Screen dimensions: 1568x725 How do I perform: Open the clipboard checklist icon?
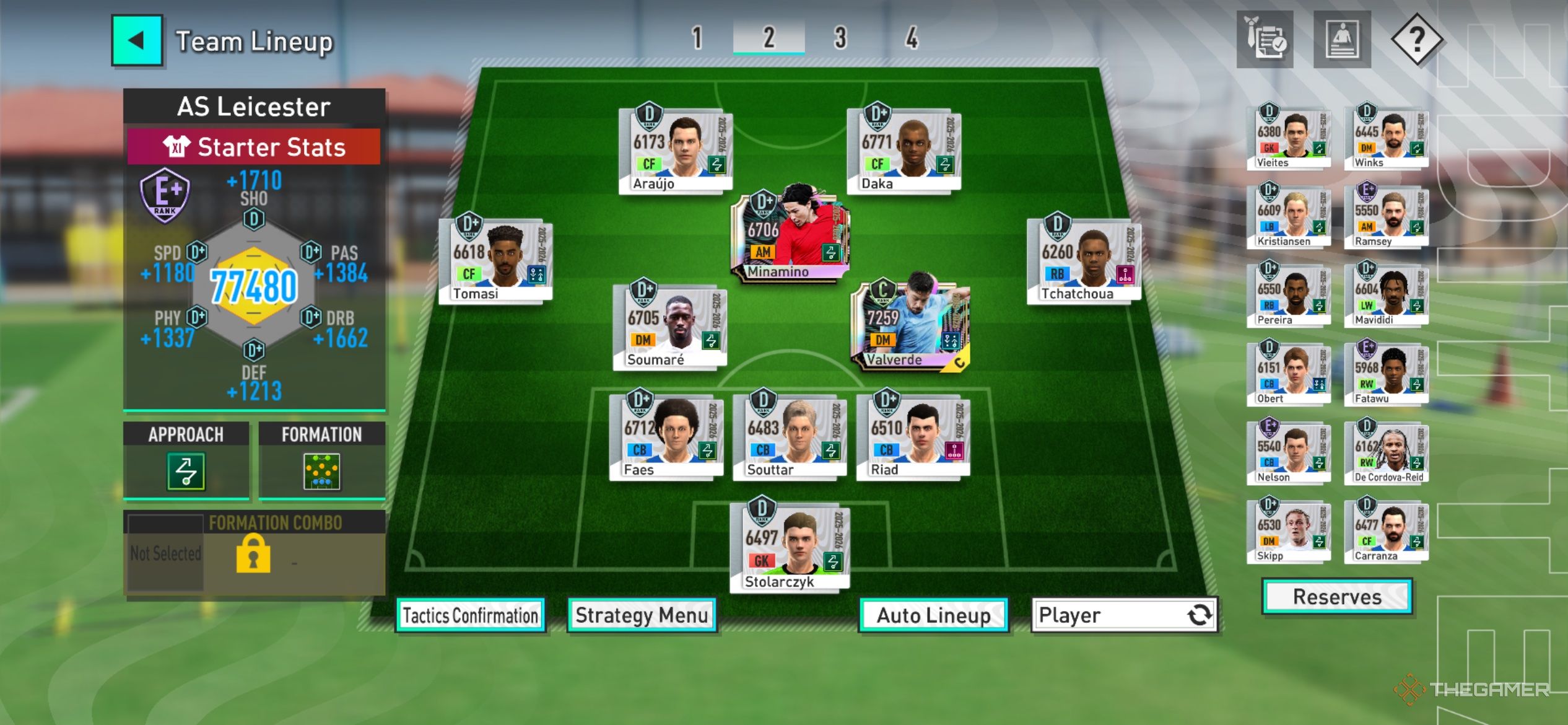pos(1265,40)
